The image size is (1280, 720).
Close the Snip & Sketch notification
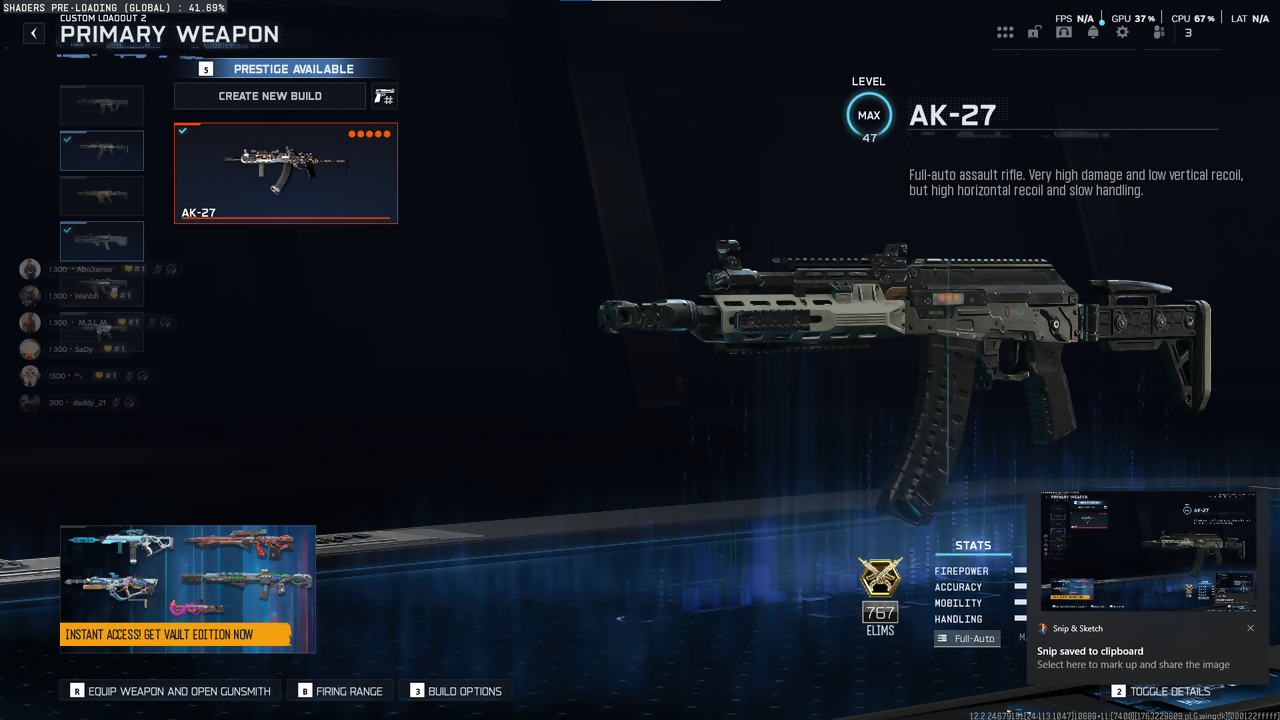(x=1250, y=628)
